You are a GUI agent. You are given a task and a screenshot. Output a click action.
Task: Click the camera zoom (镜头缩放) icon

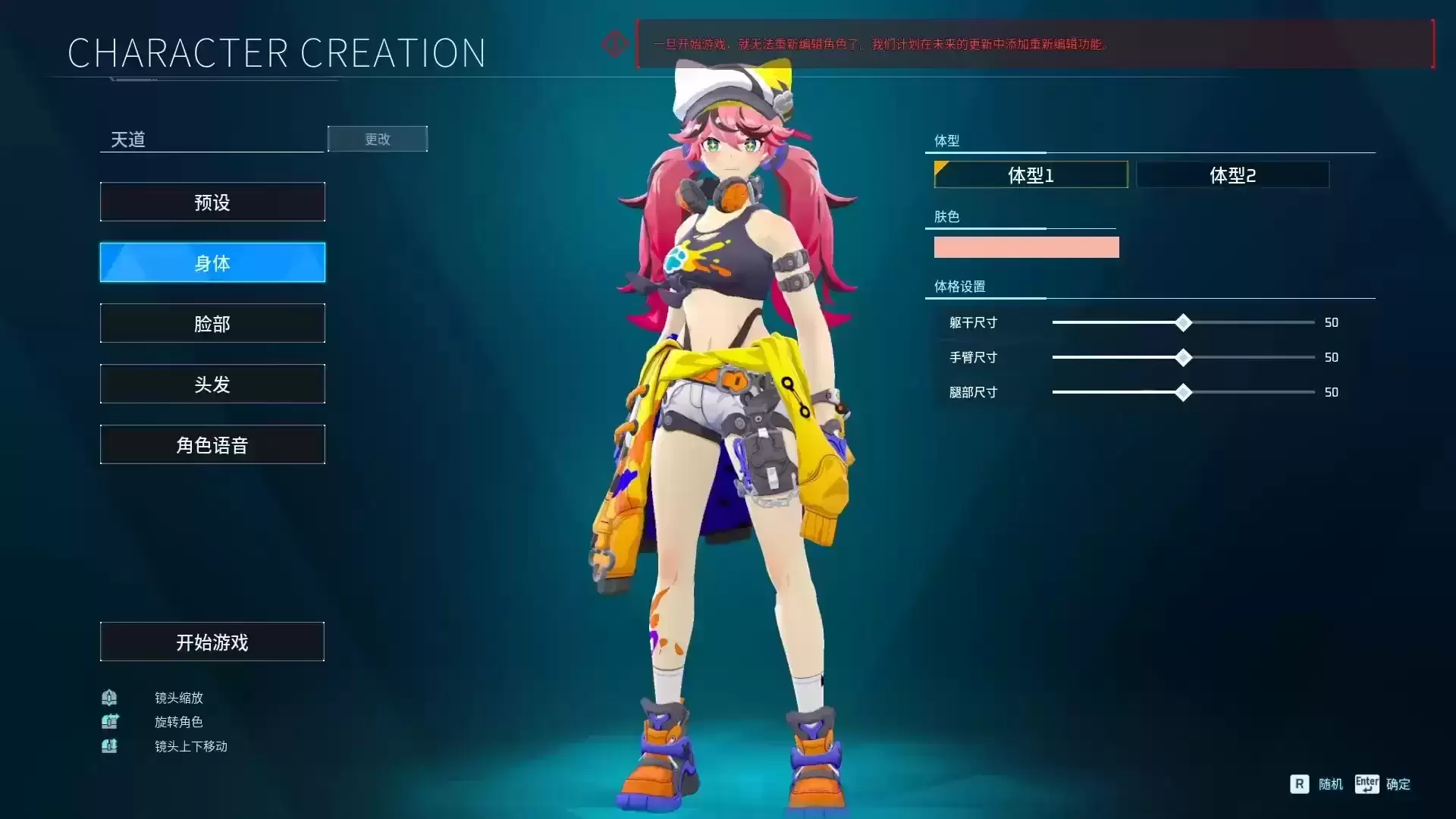[x=109, y=698]
